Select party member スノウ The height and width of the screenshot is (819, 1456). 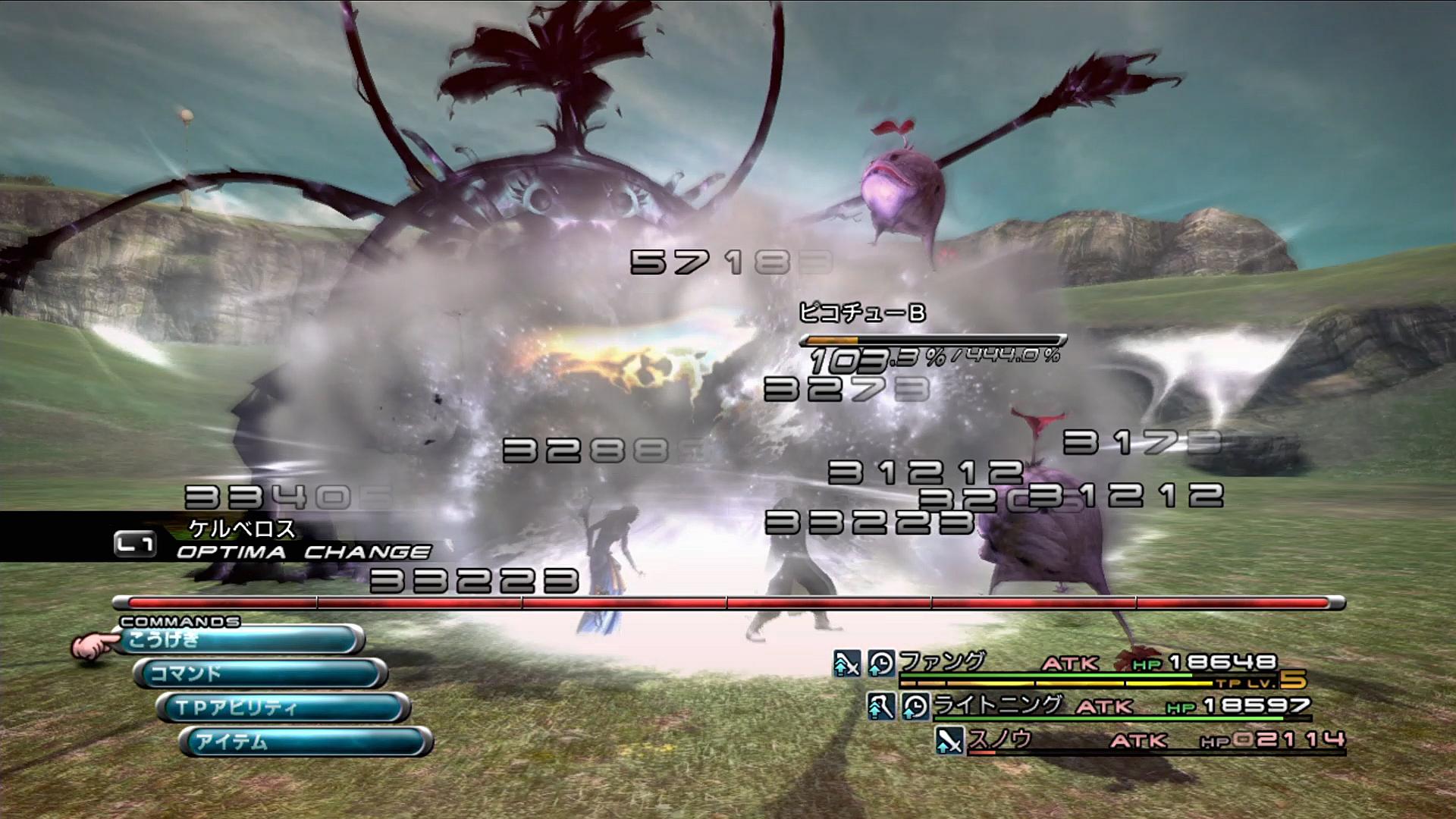[999, 739]
